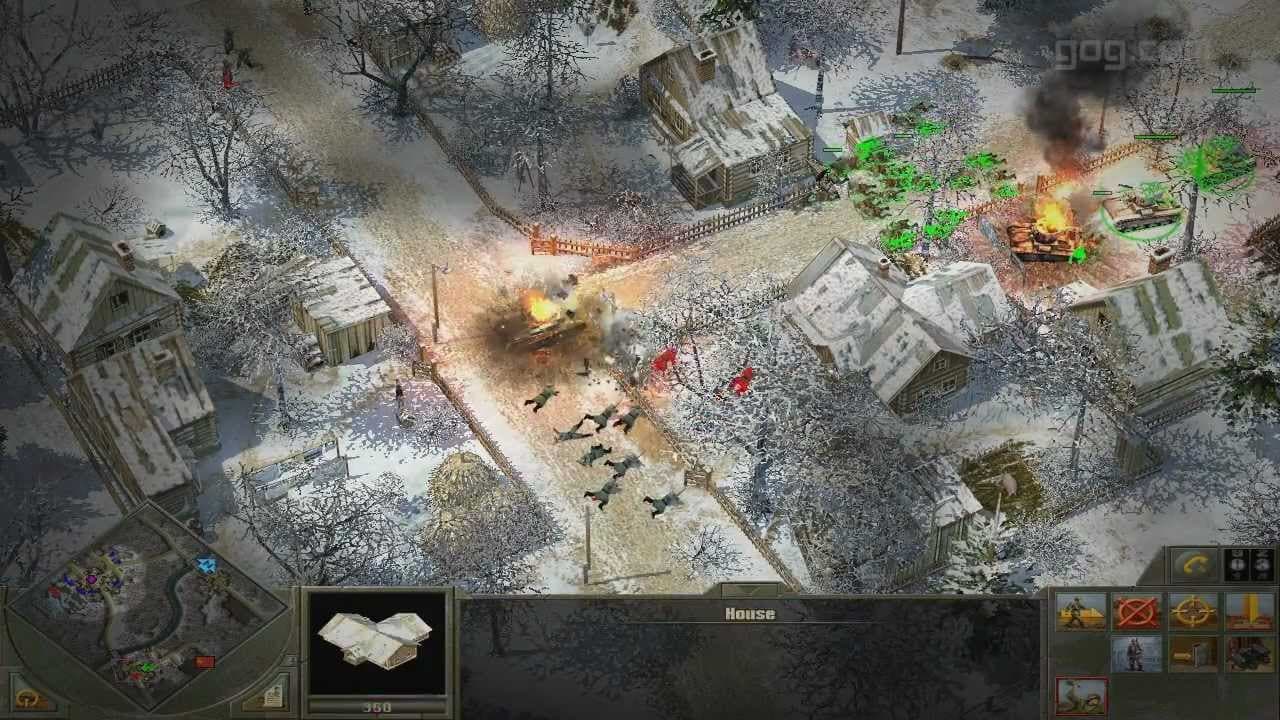This screenshot has width=1280, height=720.
Task: Select the vehicle resupply truck icon
Action: pyautogui.click(x=1248, y=654)
